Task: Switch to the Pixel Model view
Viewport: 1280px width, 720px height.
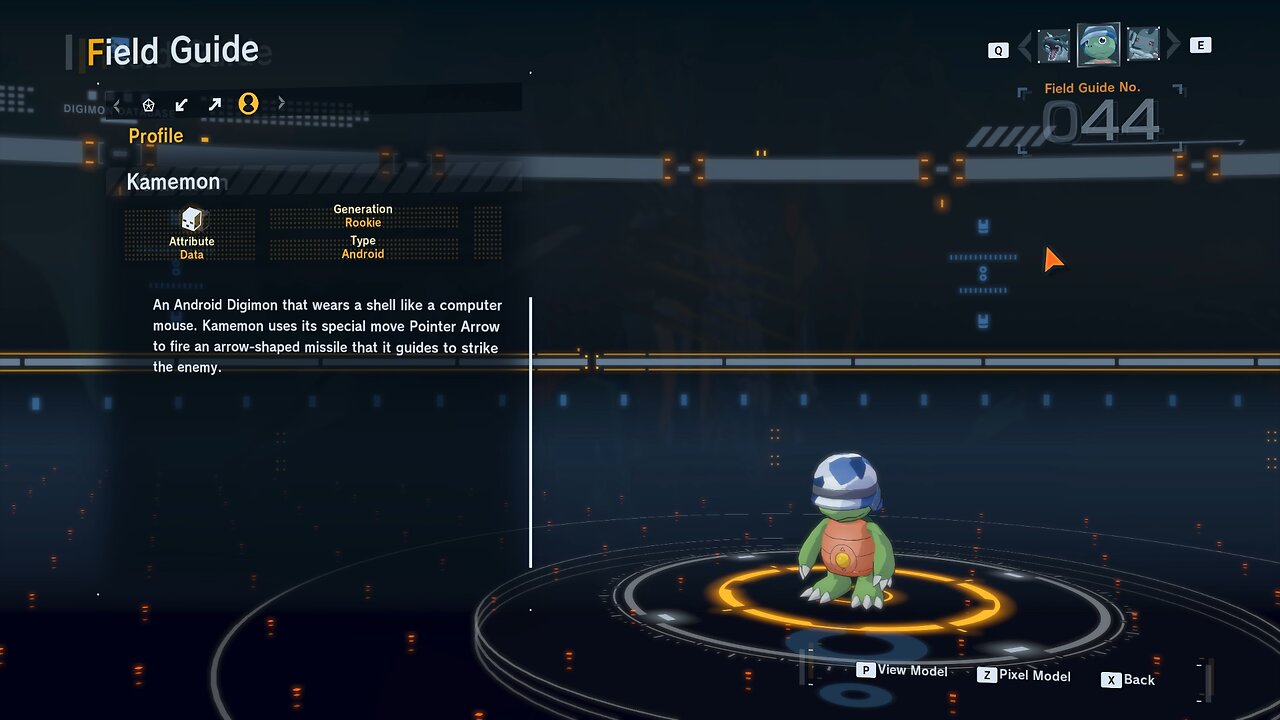Action: (1024, 676)
